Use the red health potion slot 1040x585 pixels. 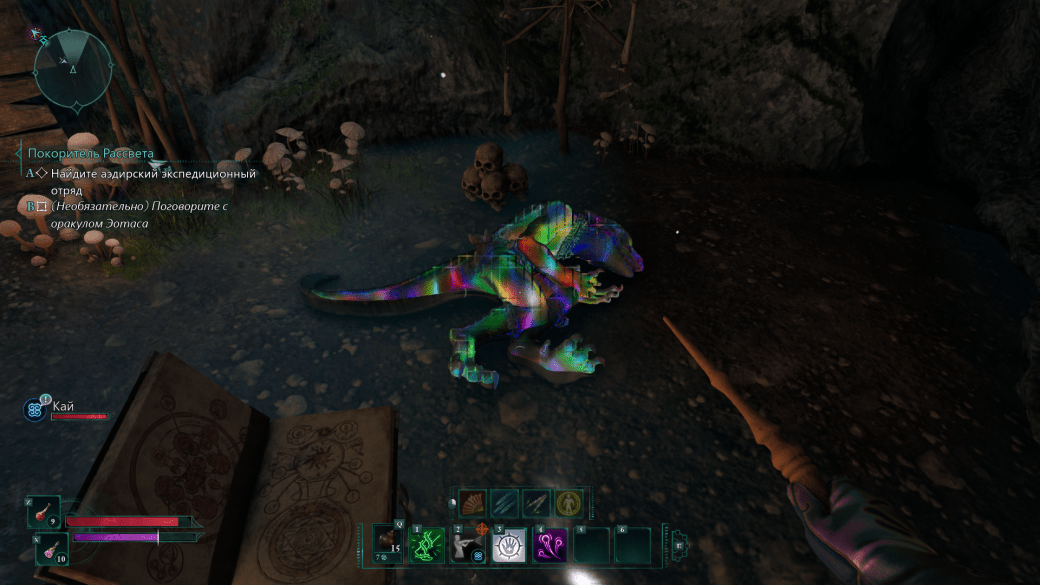tap(46, 511)
